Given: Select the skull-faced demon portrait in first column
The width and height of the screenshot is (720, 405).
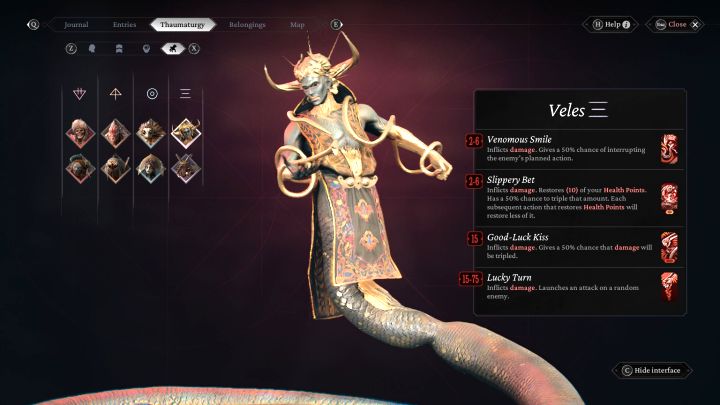Looking at the screenshot, I should click(x=79, y=132).
